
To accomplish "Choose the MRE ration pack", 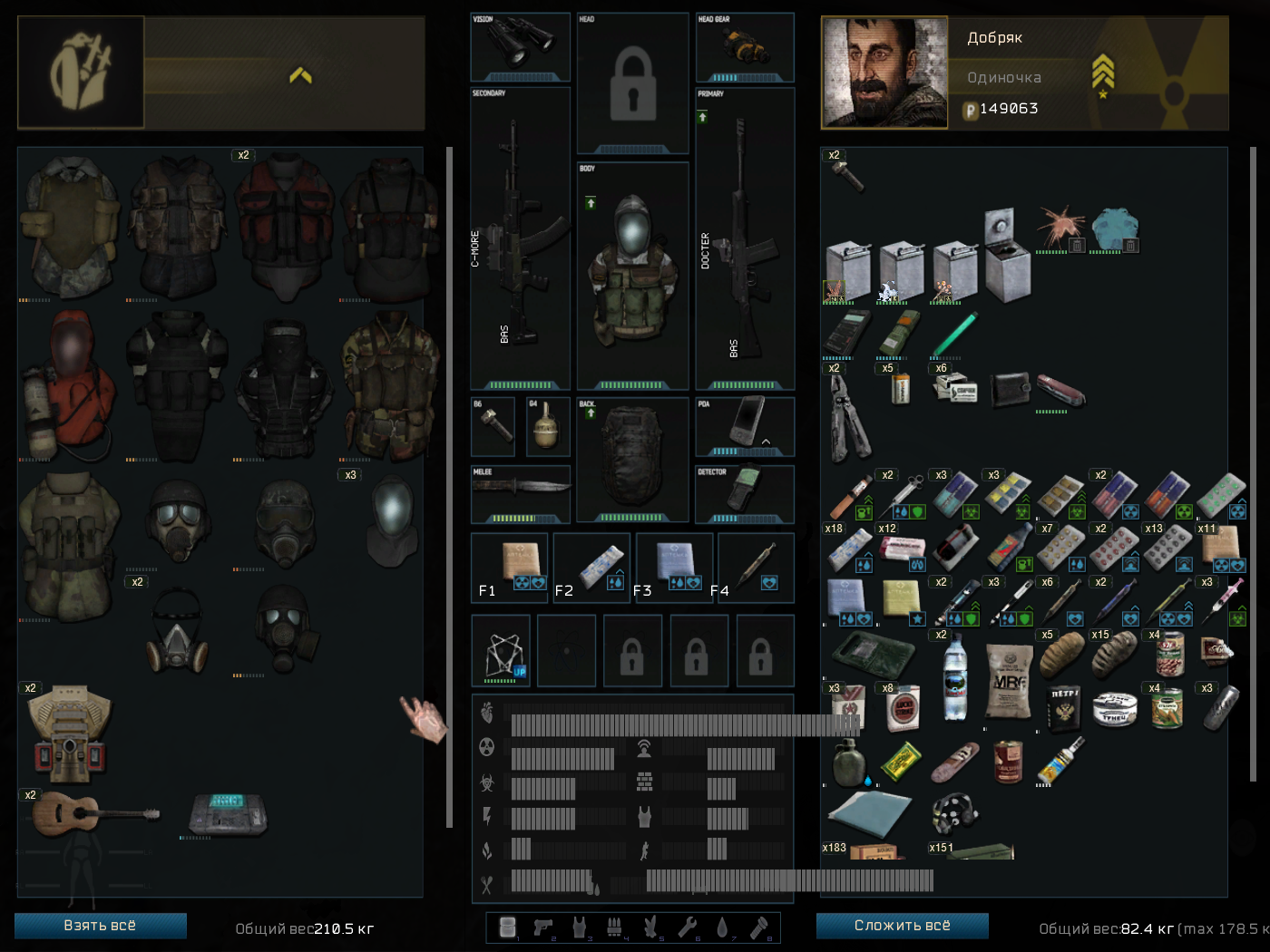I will 1009,681.
